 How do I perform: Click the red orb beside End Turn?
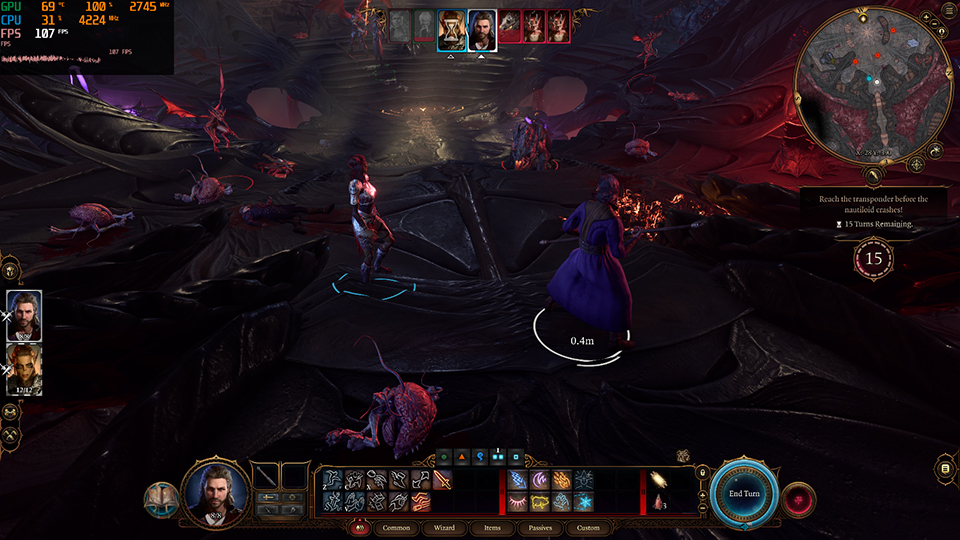pyautogui.click(x=799, y=497)
